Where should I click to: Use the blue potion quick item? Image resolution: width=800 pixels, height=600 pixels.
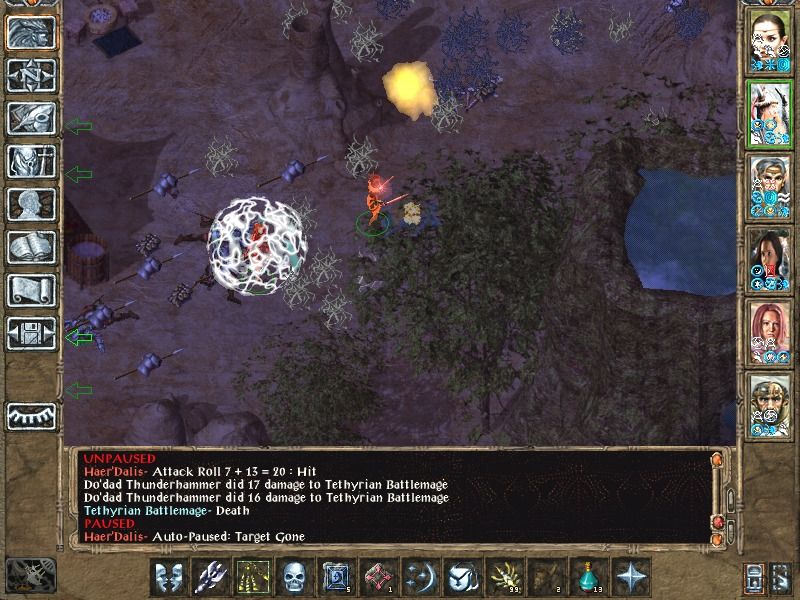[590, 577]
